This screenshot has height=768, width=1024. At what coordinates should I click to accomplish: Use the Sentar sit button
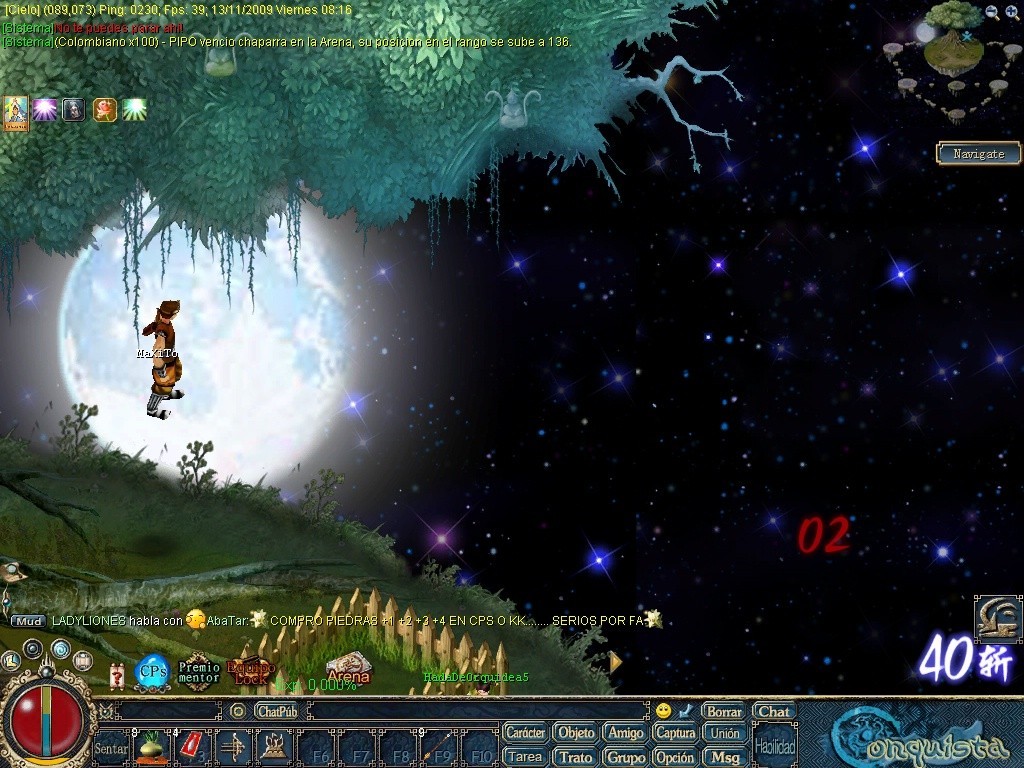coord(111,748)
